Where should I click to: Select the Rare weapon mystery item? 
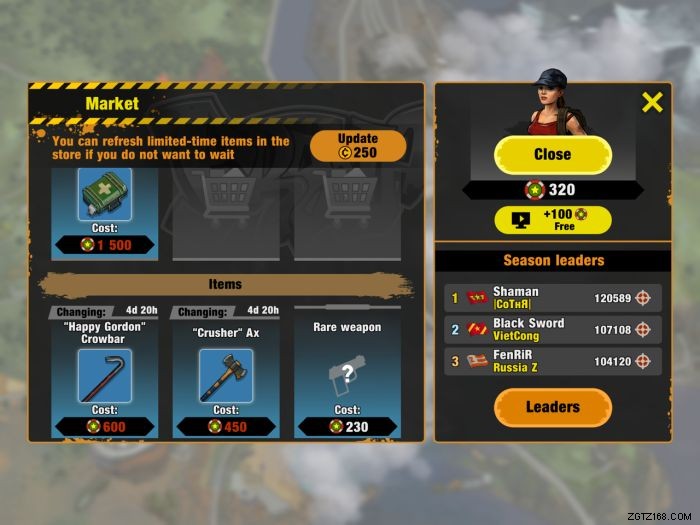click(347, 374)
